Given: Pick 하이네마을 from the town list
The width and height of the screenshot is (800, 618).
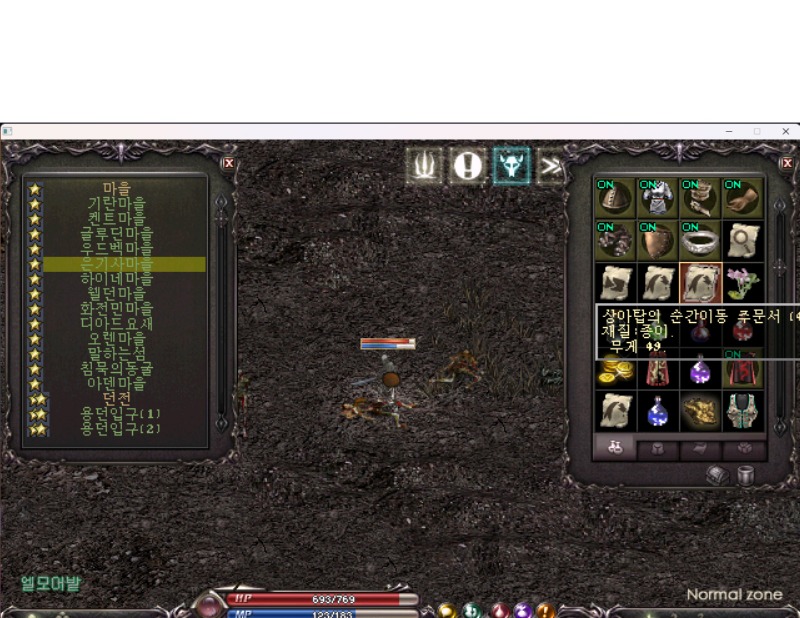Looking at the screenshot, I should pos(124,279).
